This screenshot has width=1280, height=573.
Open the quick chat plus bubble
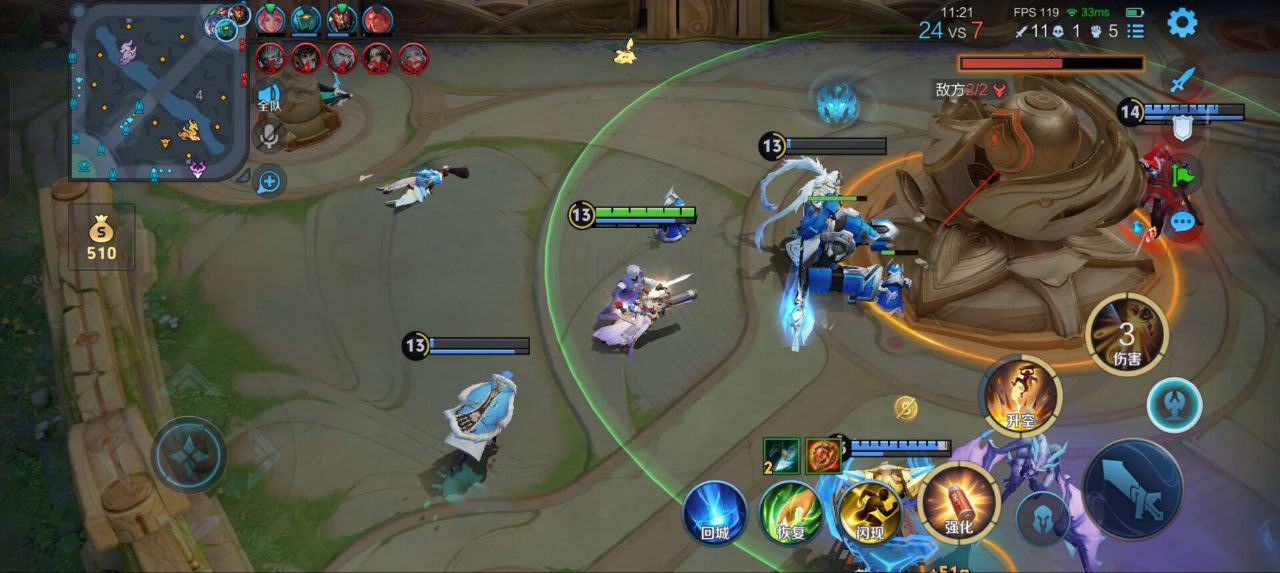[269, 181]
